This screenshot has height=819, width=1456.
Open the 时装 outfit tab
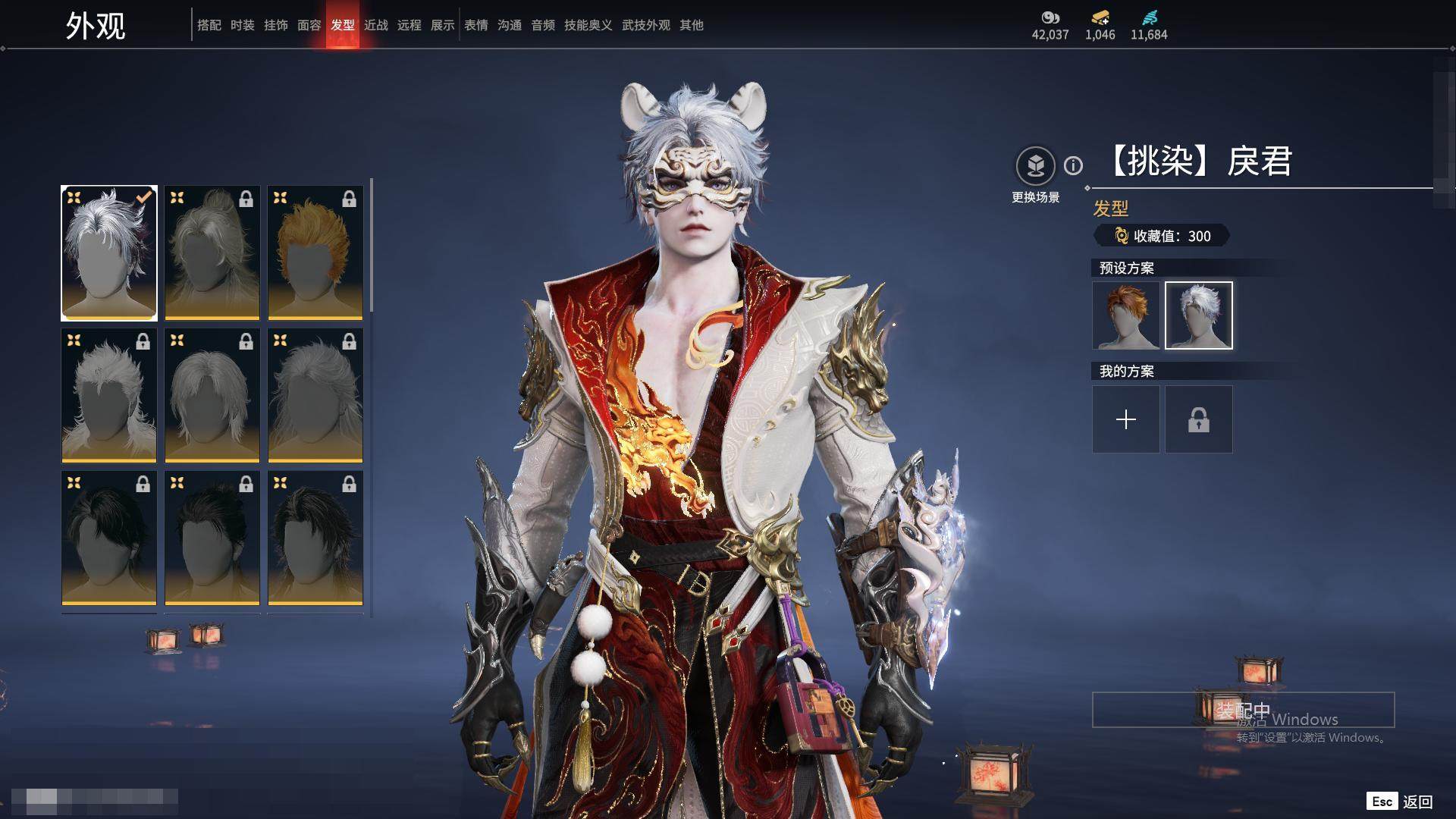(242, 25)
